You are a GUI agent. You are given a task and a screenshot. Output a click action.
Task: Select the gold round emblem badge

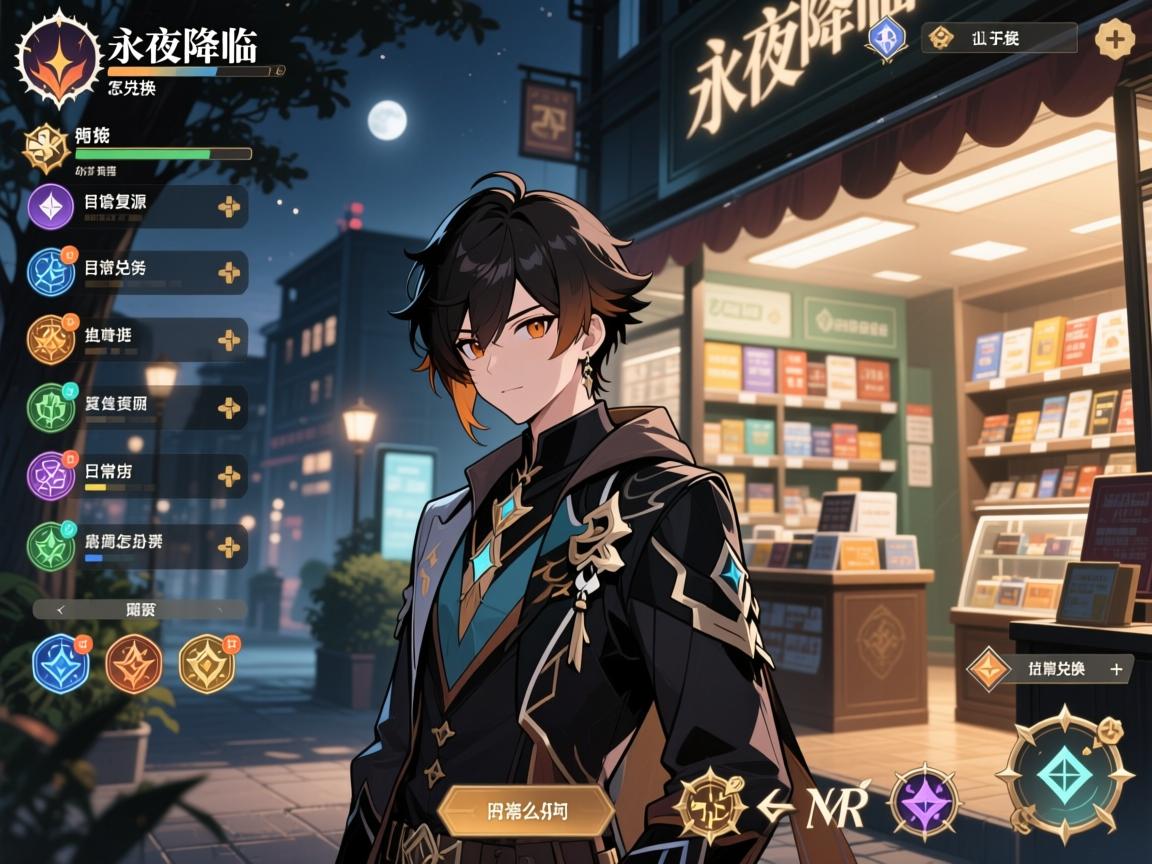coord(207,663)
